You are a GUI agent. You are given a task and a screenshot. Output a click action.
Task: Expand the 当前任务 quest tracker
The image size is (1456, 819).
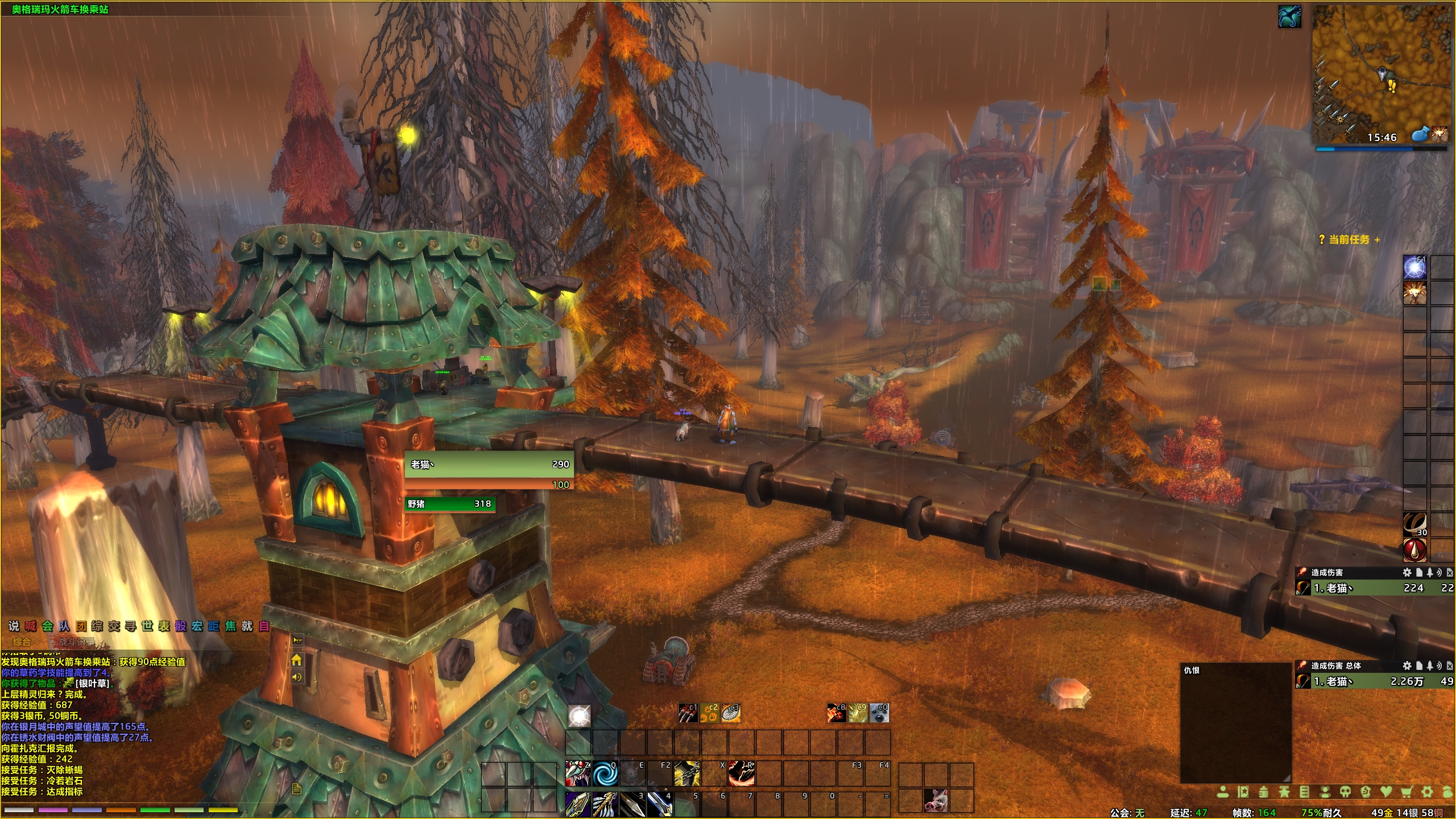click(1377, 240)
